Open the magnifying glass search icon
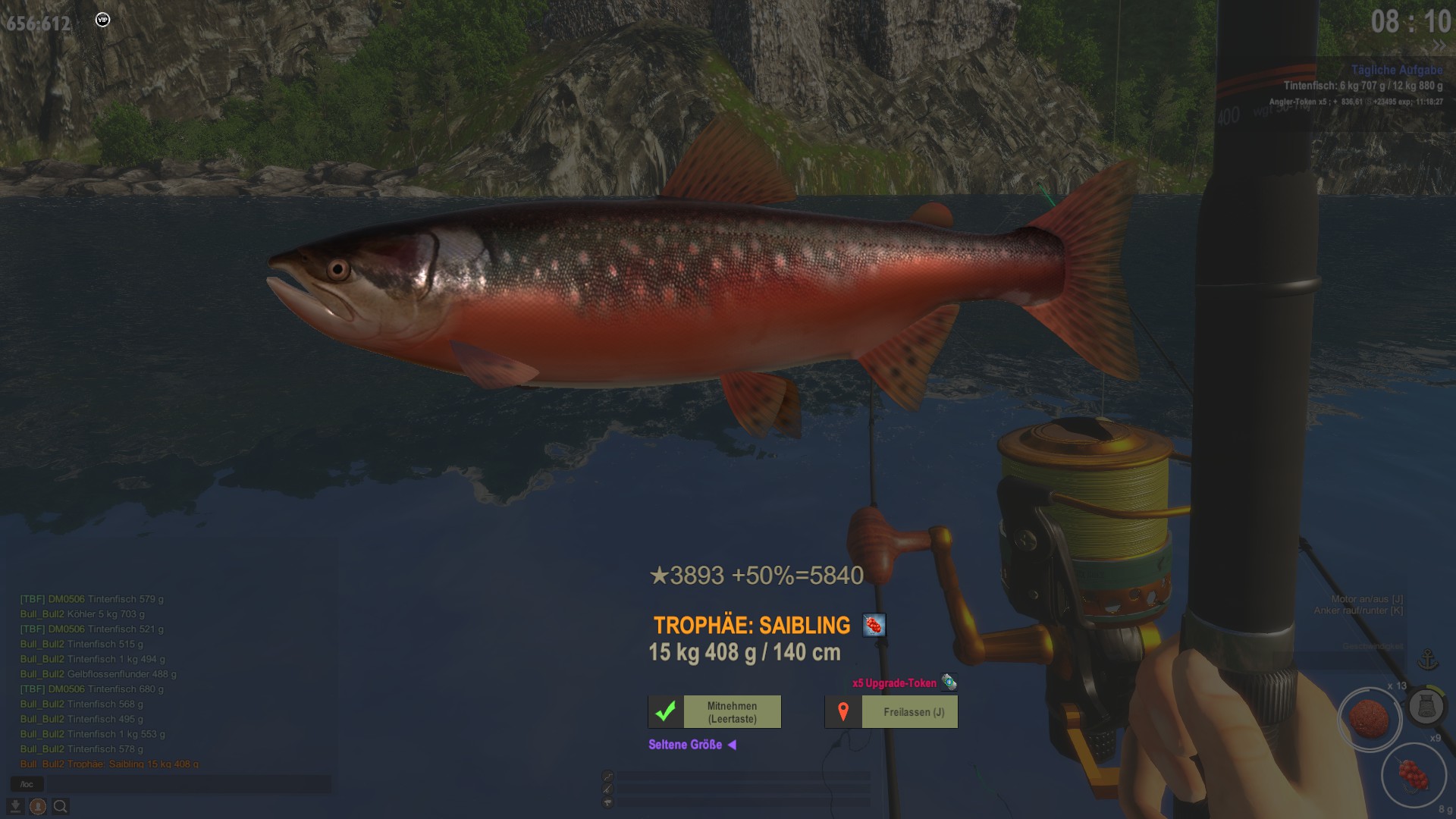 61,807
